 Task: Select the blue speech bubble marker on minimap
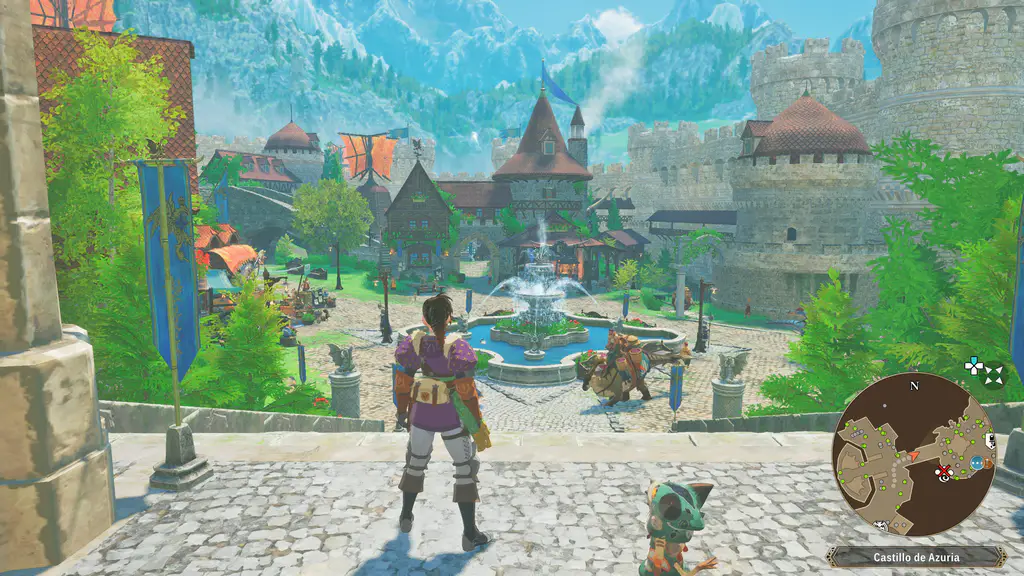coord(976,463)
